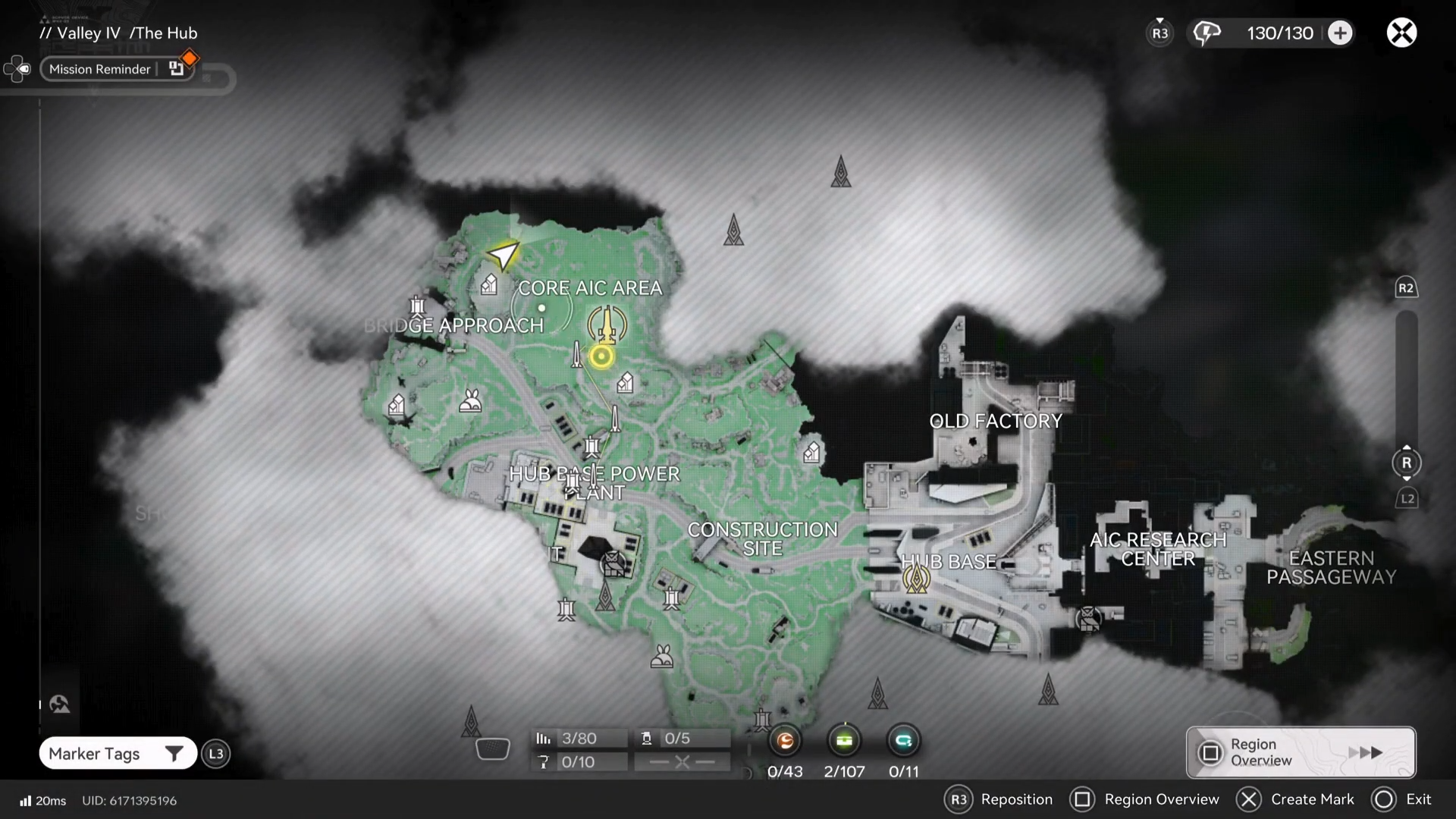Click the map layer icon at bottom left

(x=60, y=704)
